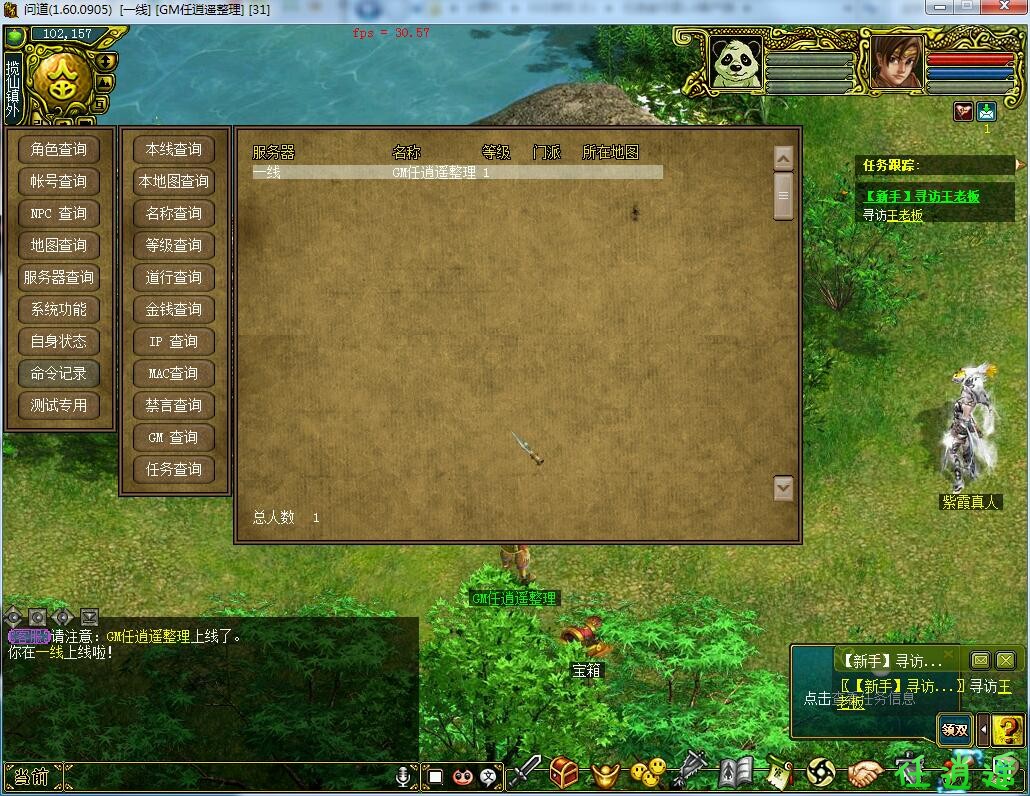This screenshot has height=796, width=1030.
Task: Select the MAC查询 button
Action: point(174,374)
